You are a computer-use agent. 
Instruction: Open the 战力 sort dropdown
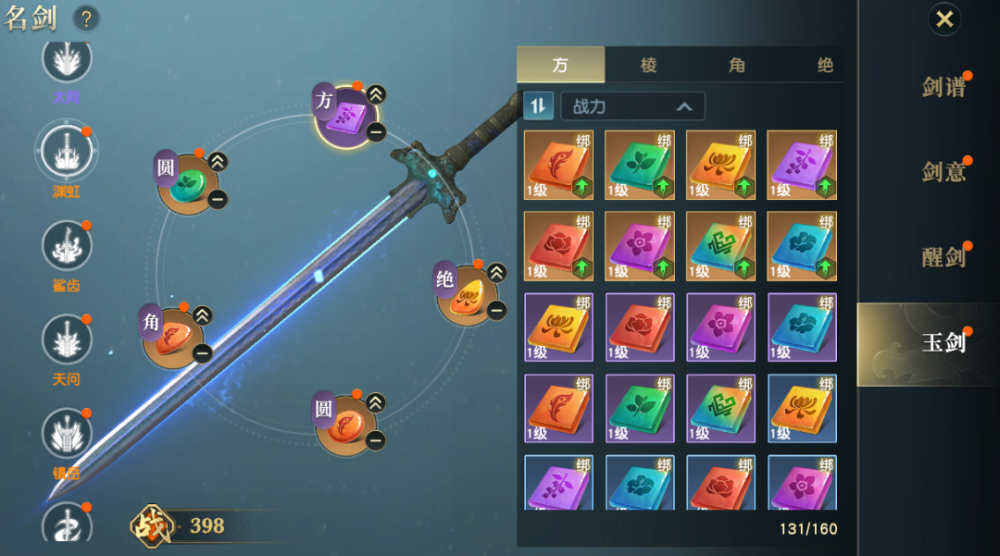633,106
